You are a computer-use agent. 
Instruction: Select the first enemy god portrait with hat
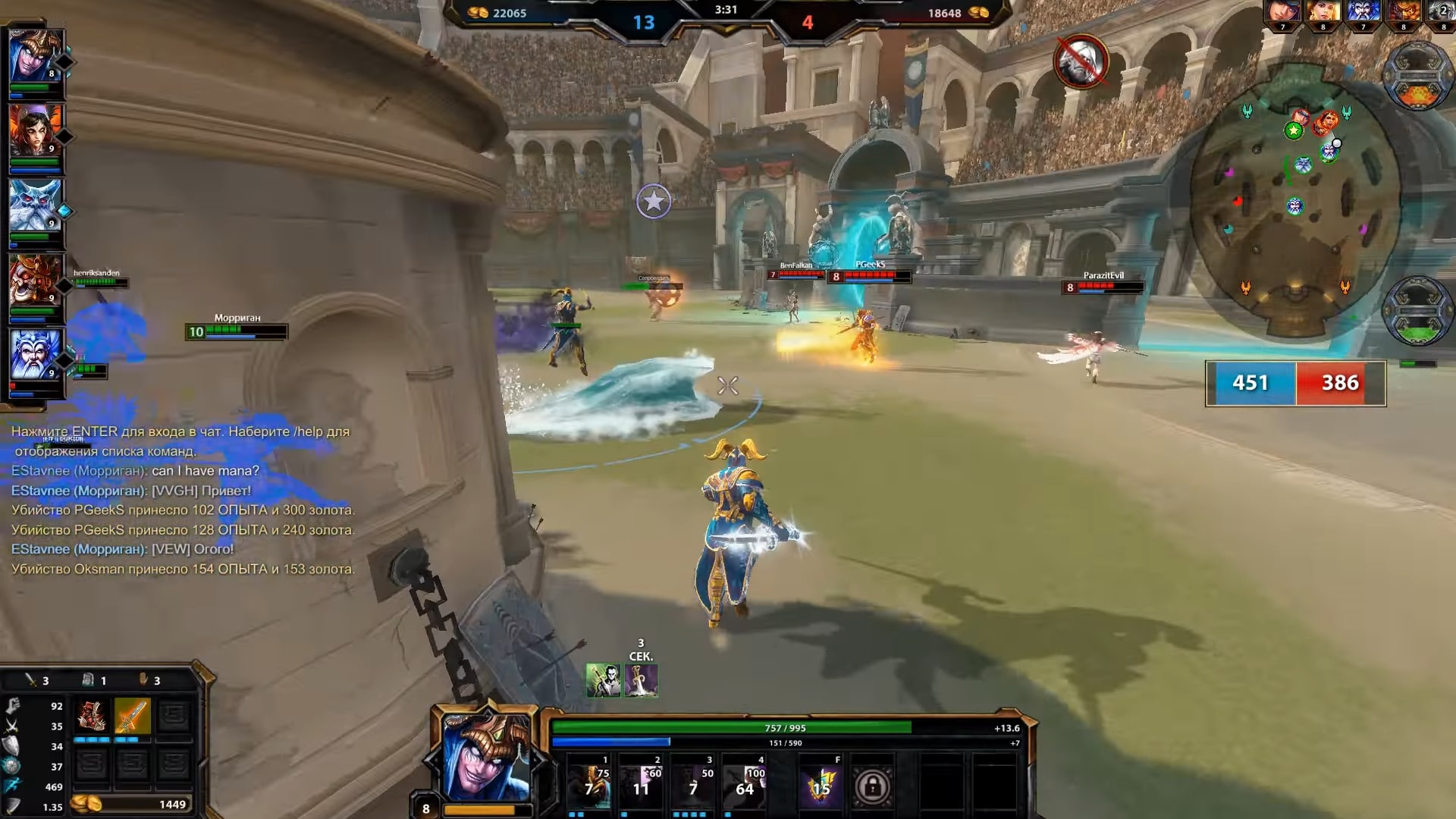pos(1283,13)
